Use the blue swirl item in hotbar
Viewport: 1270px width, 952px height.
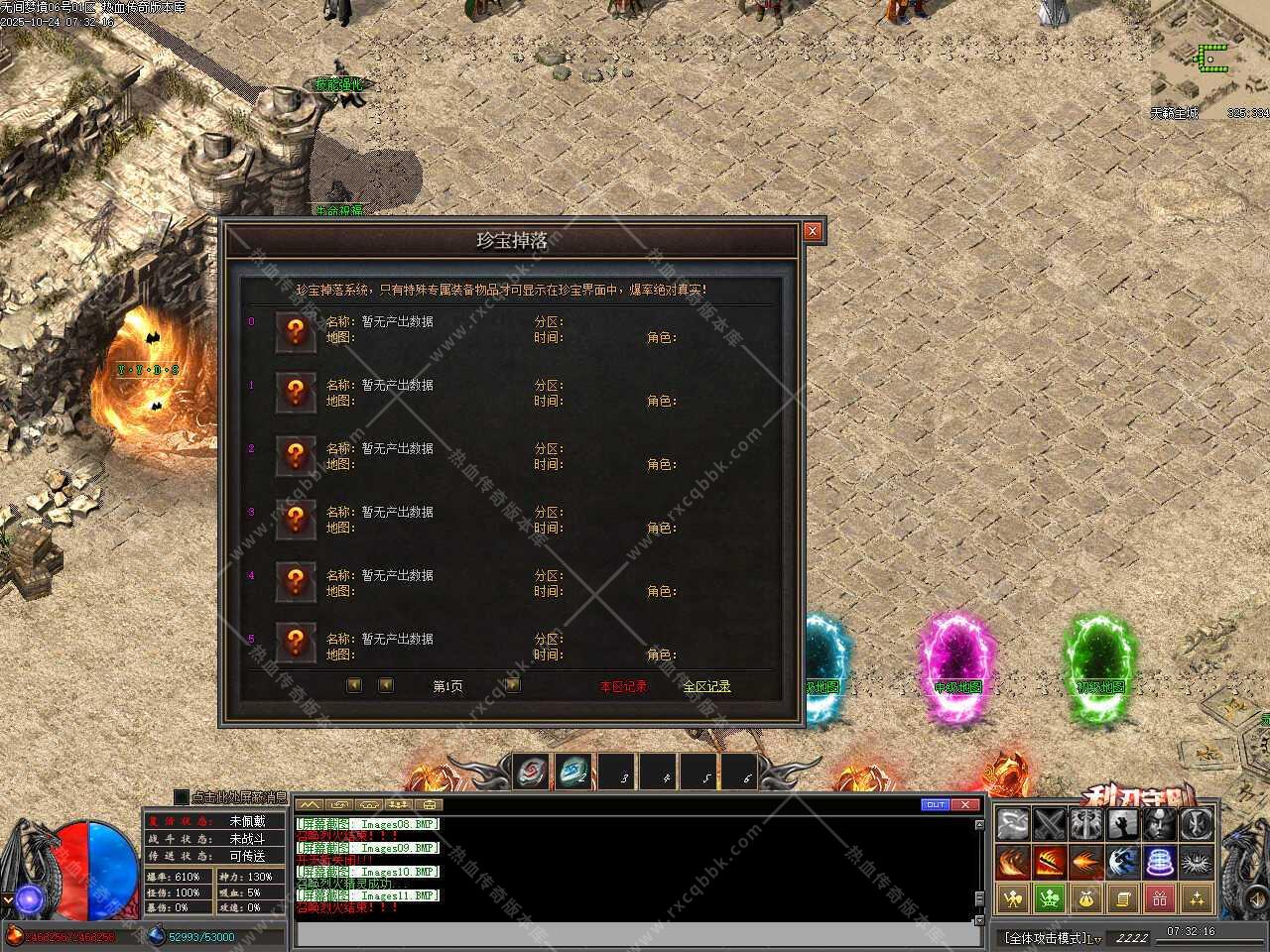573,773
